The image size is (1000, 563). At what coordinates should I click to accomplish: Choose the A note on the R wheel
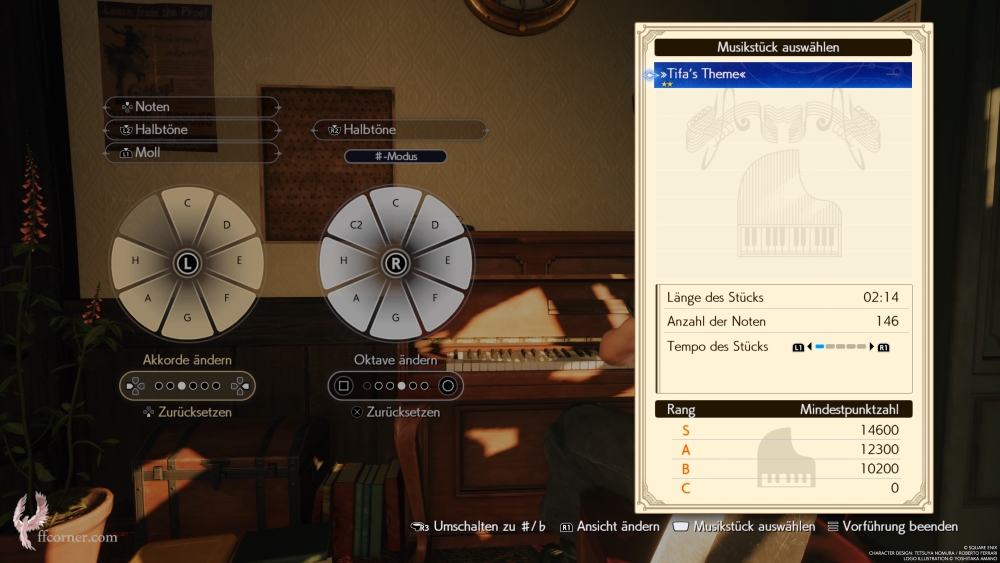(x=357, y=297)
